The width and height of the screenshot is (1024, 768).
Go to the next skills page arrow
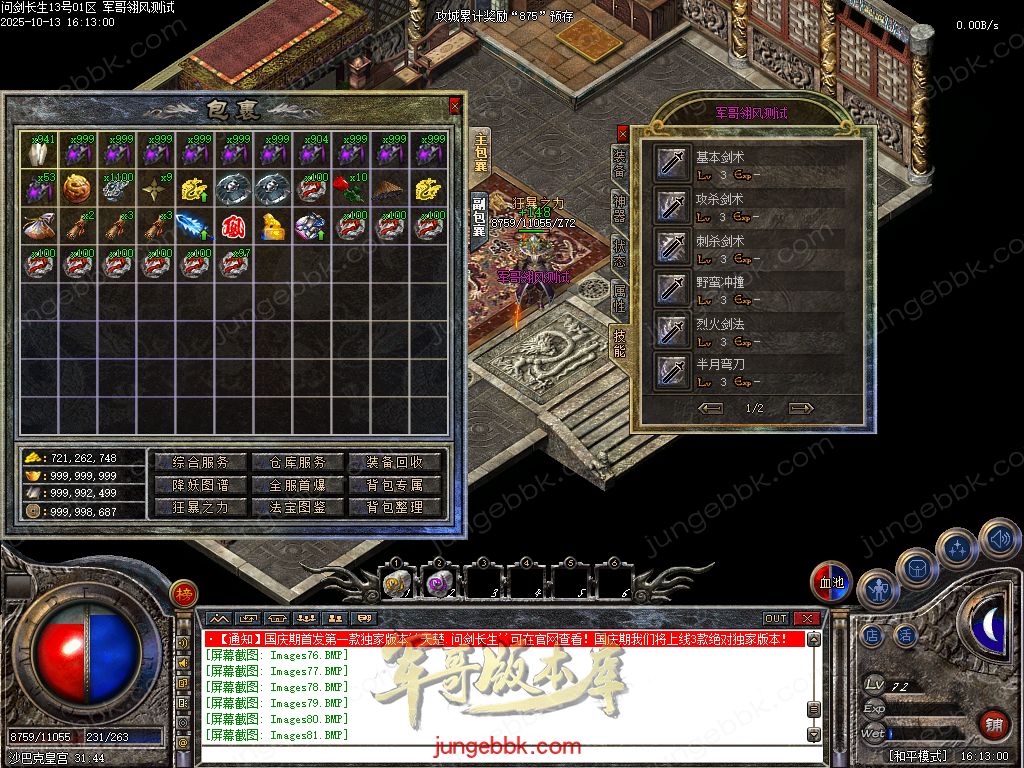[801, 408]
